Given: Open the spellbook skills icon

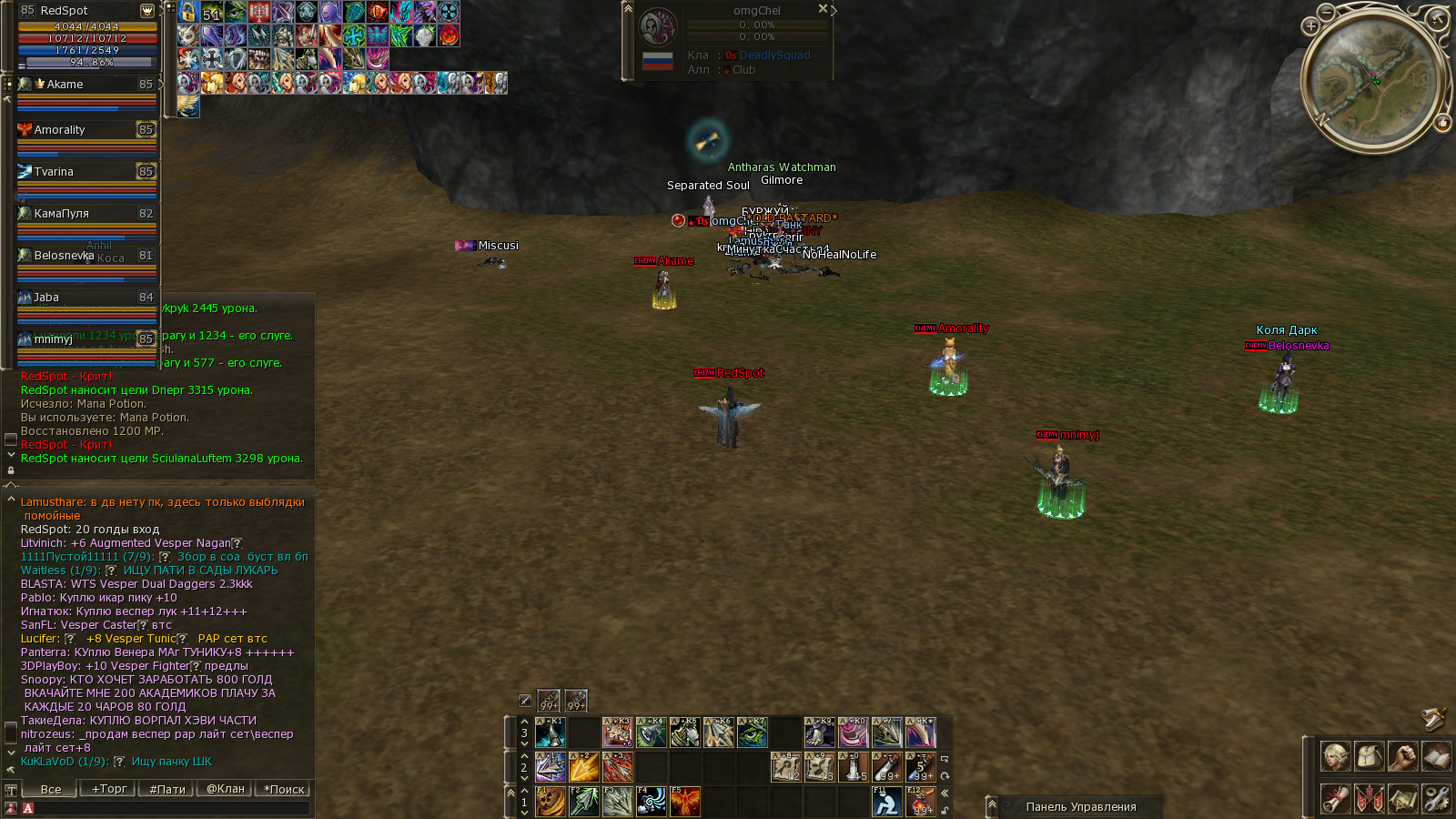Looking at the screenshot, I should click(x=1436, y=756).
